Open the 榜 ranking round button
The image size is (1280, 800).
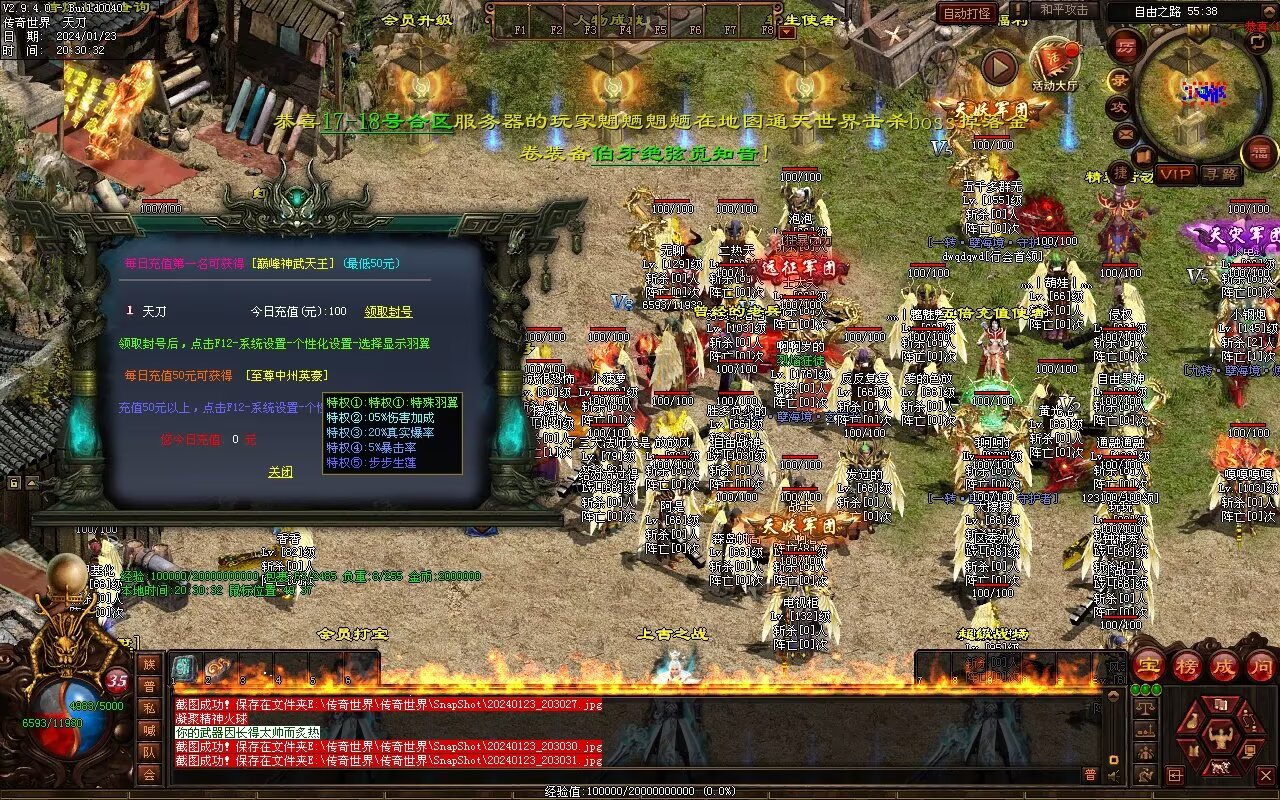[1187, 666]
